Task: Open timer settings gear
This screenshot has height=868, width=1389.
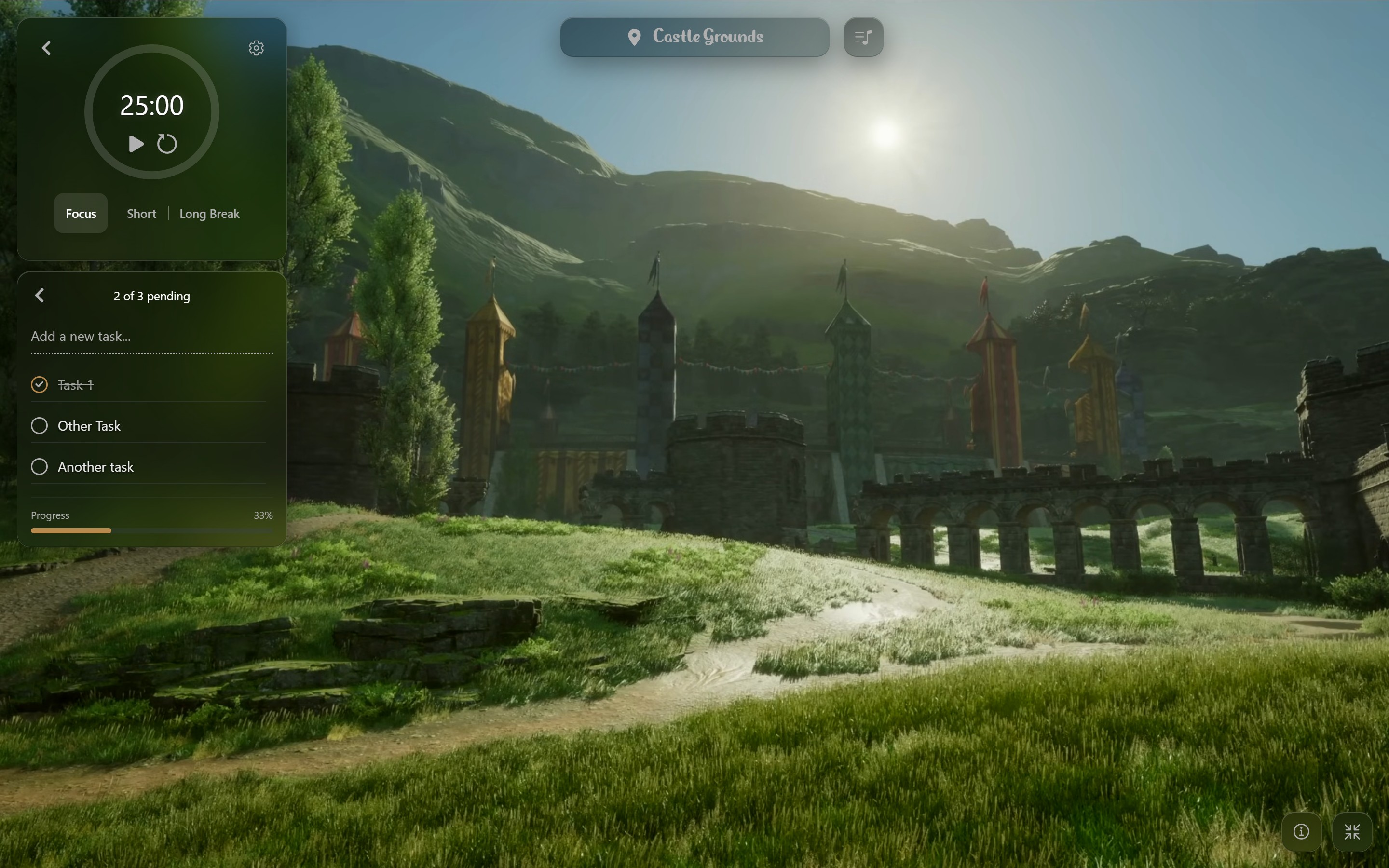Action: point(256,48)
